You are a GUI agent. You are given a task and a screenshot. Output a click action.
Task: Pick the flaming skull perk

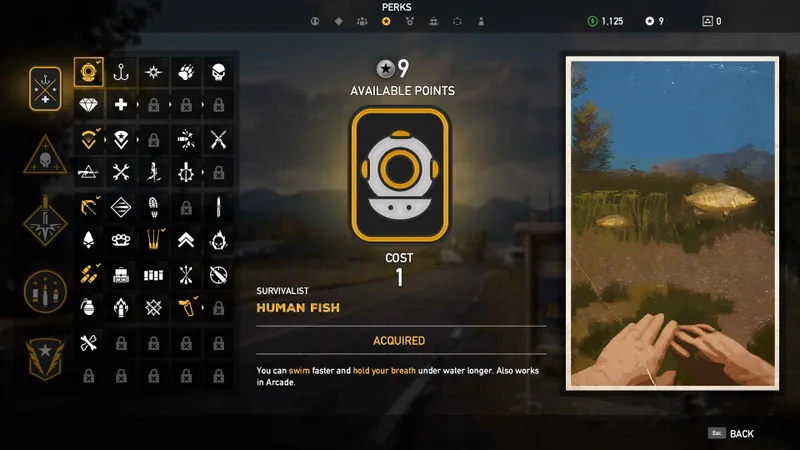pyautogui.click(x=219, y=240)
